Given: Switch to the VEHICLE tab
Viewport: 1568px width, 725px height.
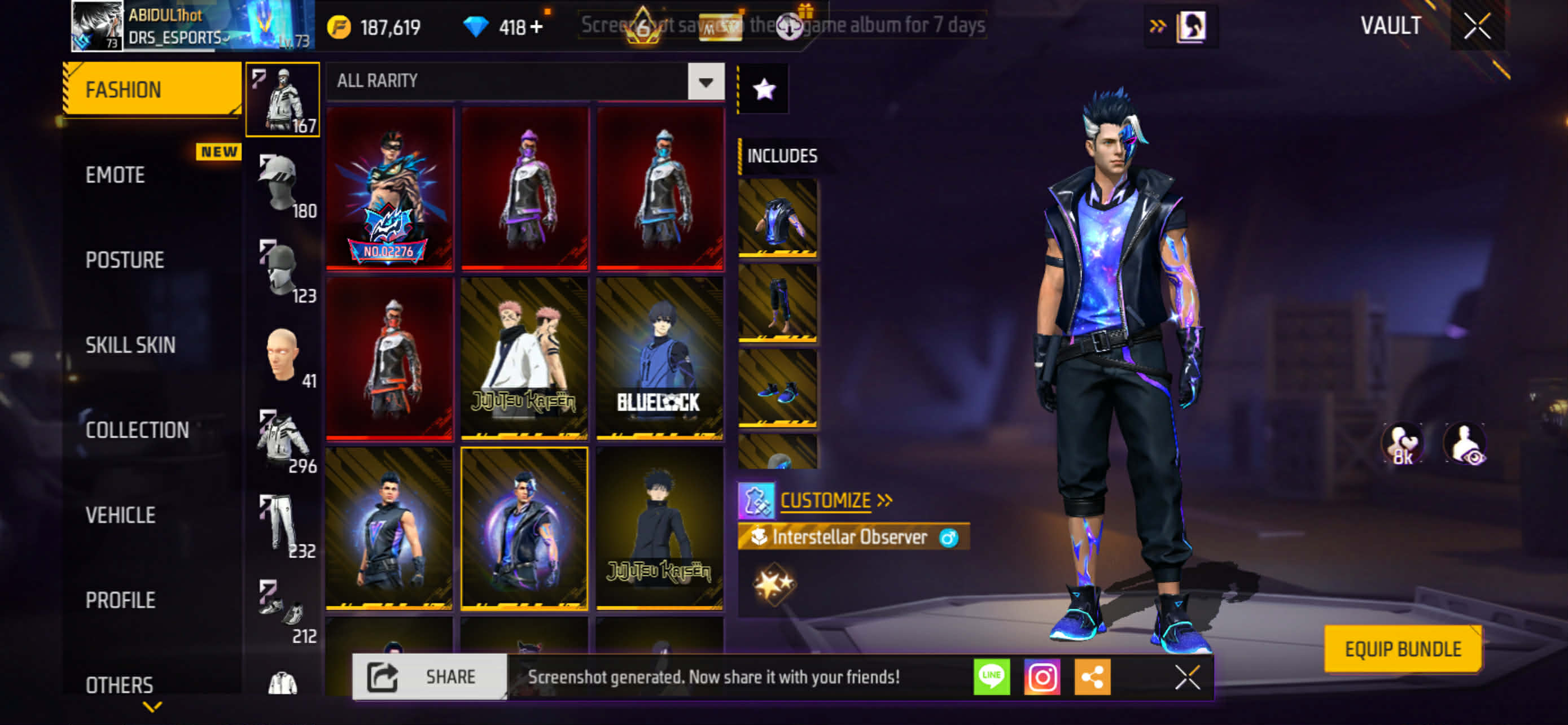Looking at the screenshot, I should 121,516.
